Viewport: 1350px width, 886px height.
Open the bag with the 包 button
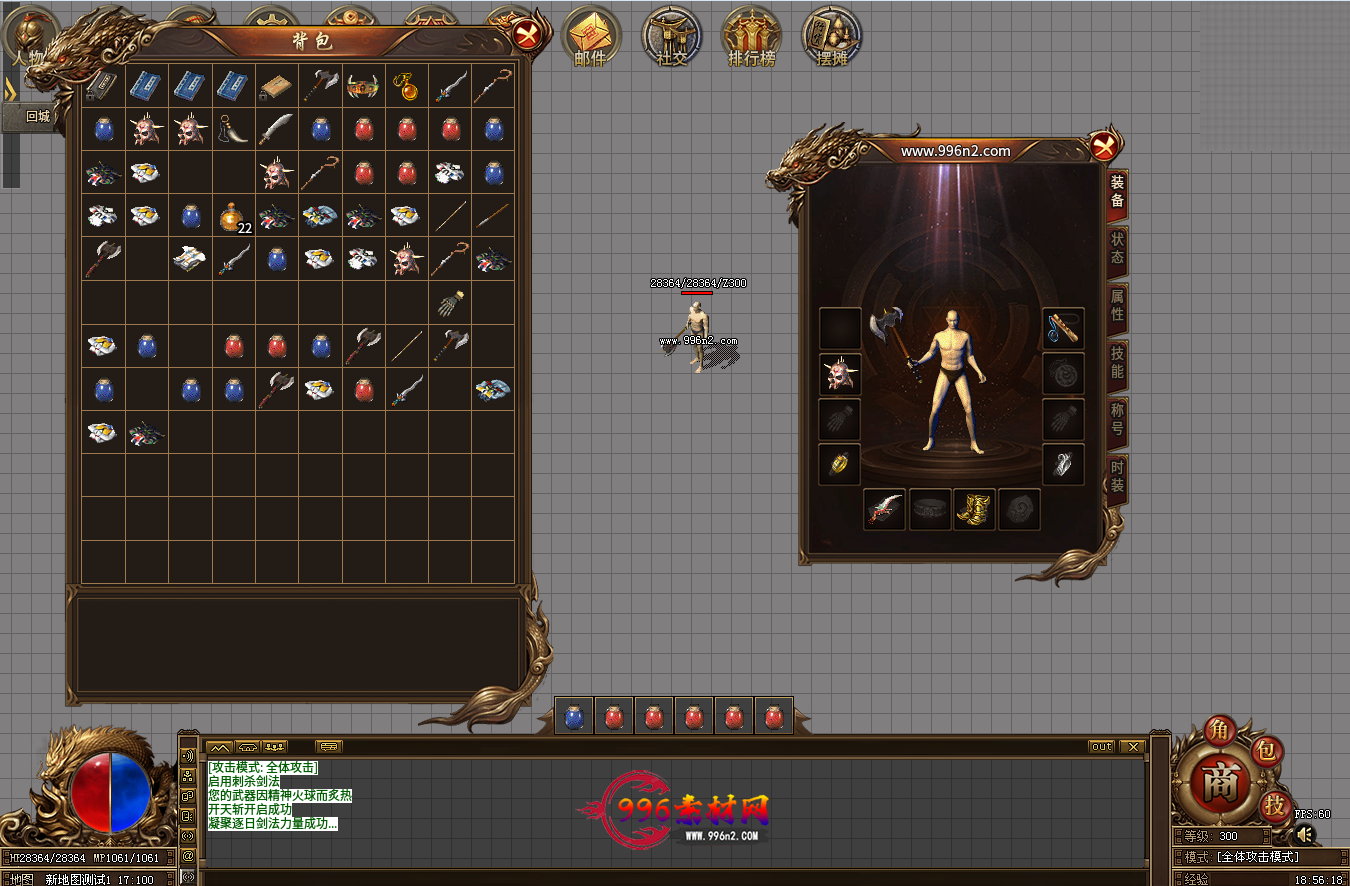click(1267, 751)
